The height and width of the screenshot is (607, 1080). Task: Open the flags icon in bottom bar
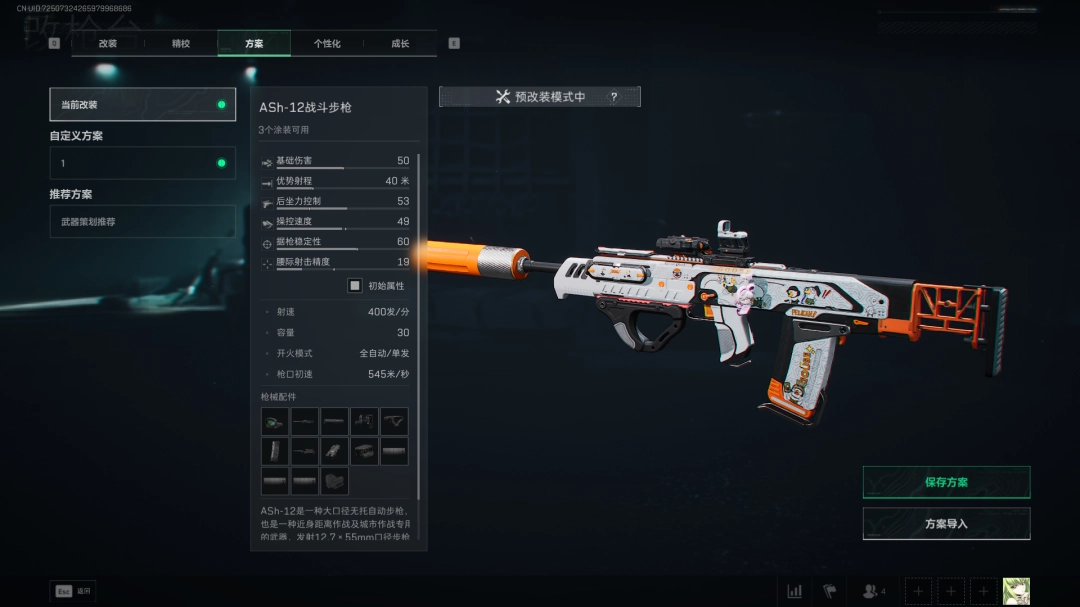(x=829, y=591)
